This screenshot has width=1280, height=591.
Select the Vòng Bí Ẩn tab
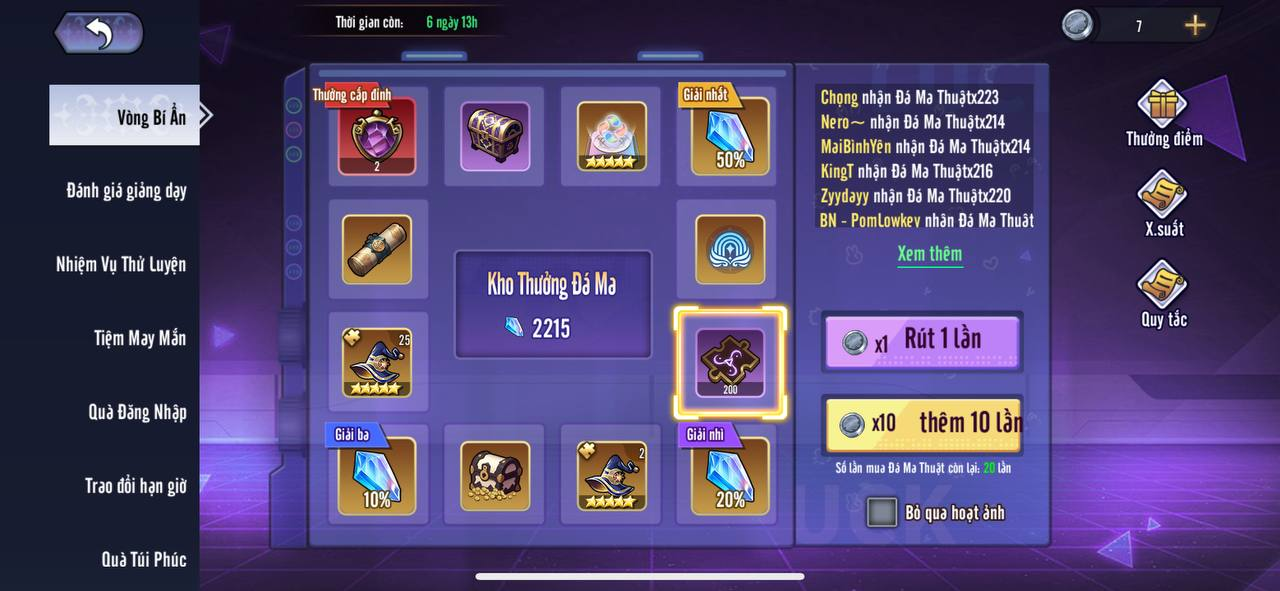tap(127, 116)
